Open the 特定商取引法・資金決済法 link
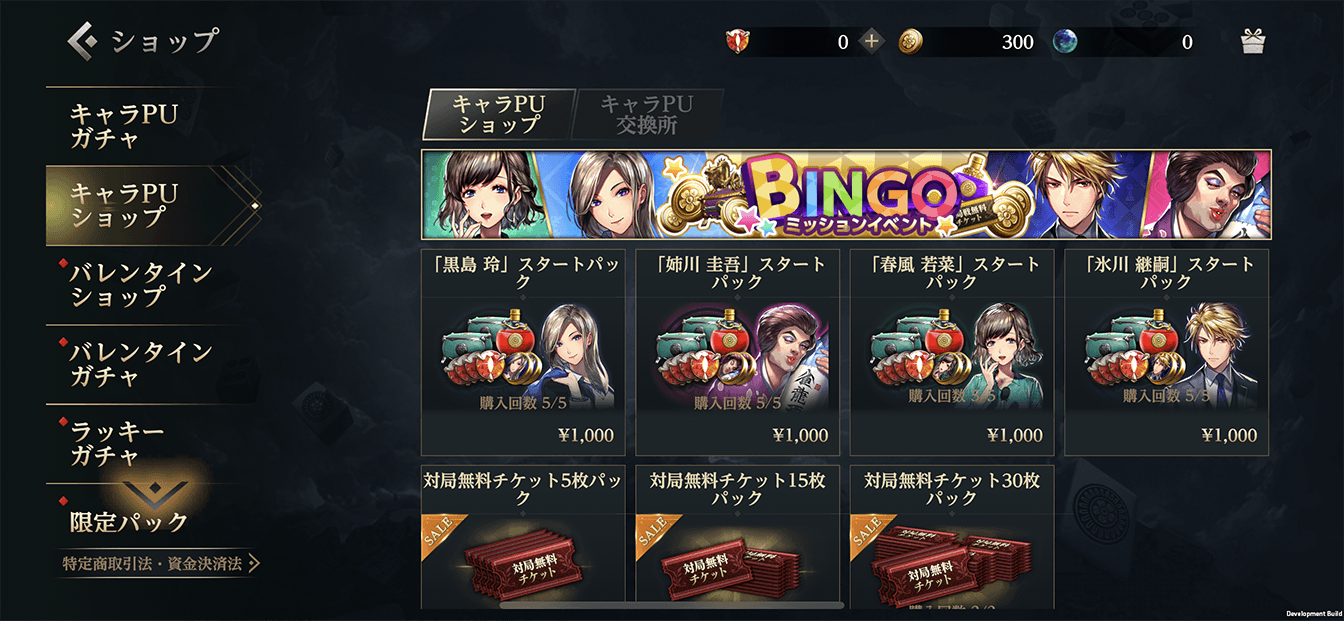The width and height of the screenshot is (1344, 621). [x=160, y=563]
